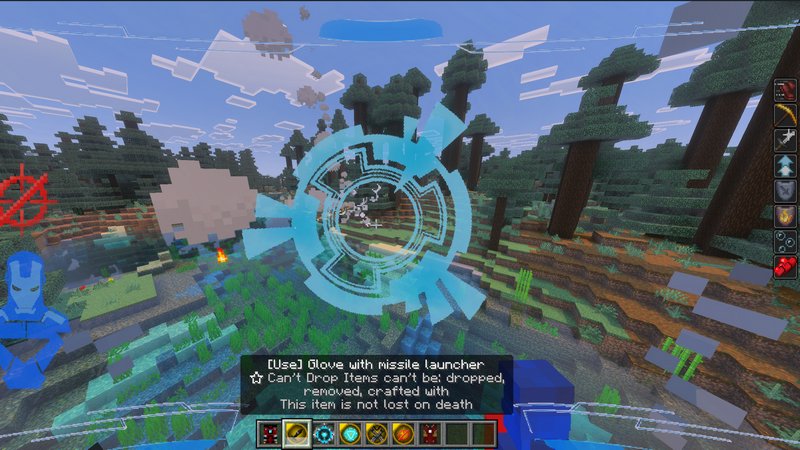The height and width of the screenshot is (450, 800).
Task: Pick the crossed-tools yellow circle hotbar item
Action: click(375, 434)
